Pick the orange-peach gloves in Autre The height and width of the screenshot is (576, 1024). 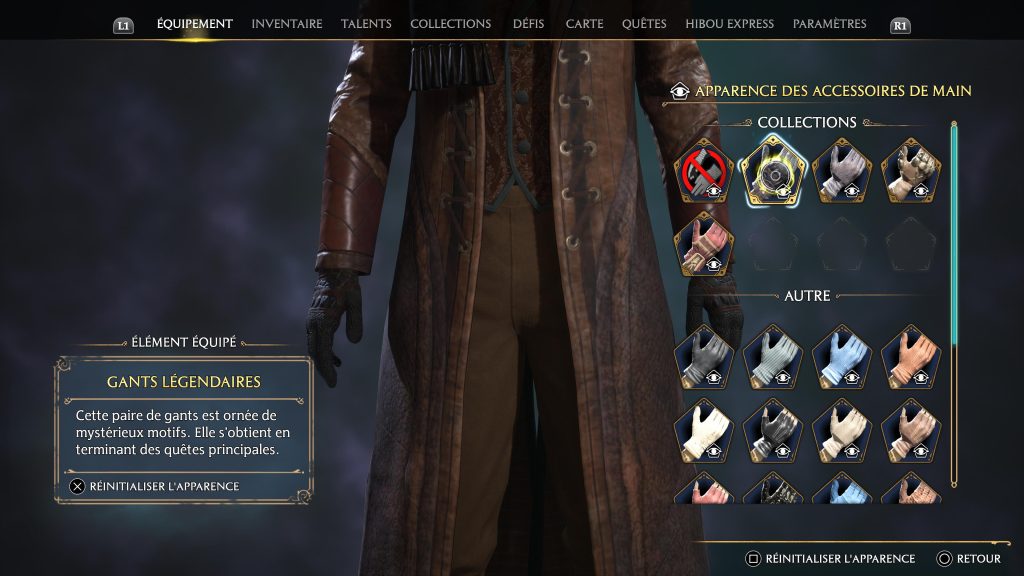(911, 355)
